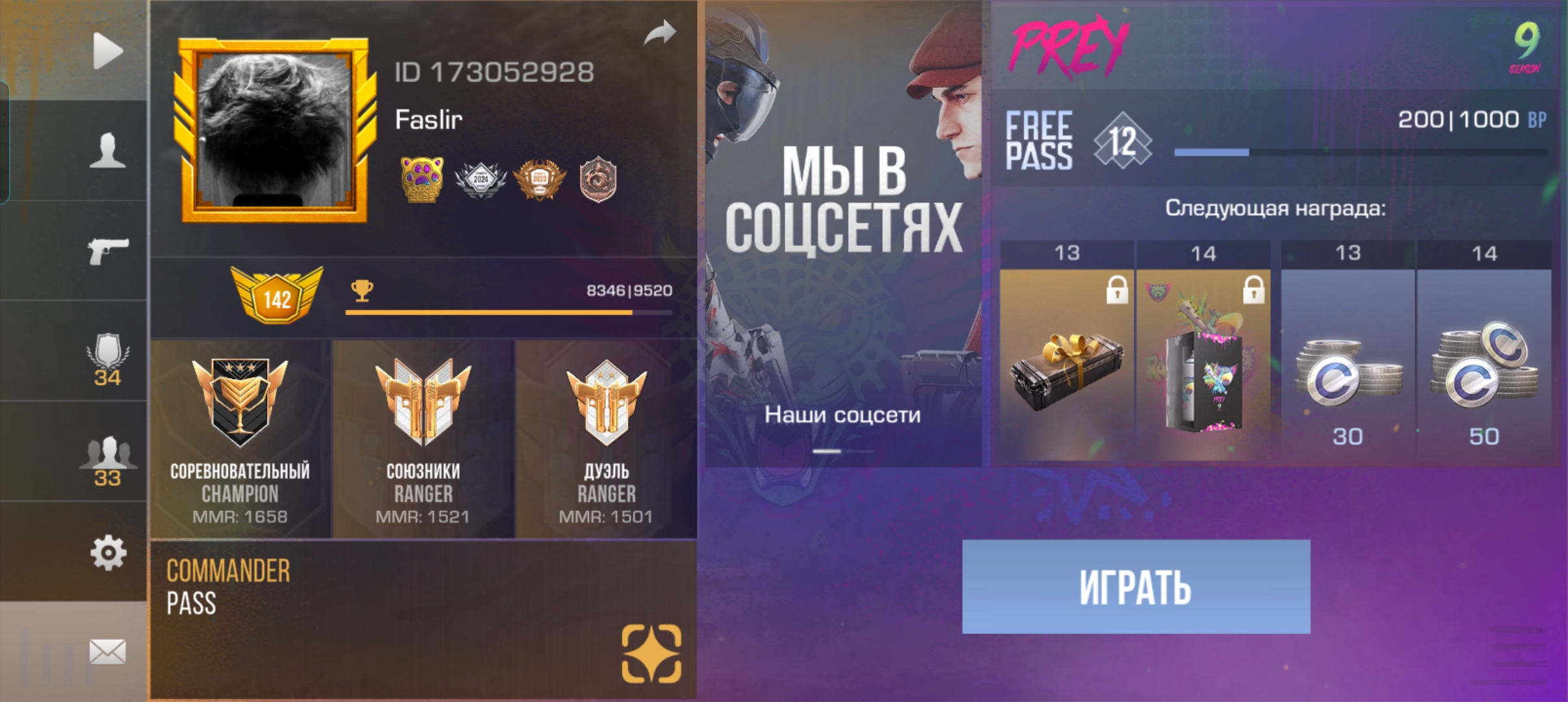Open the profile silhouette sidebar tab

[107, 151]
